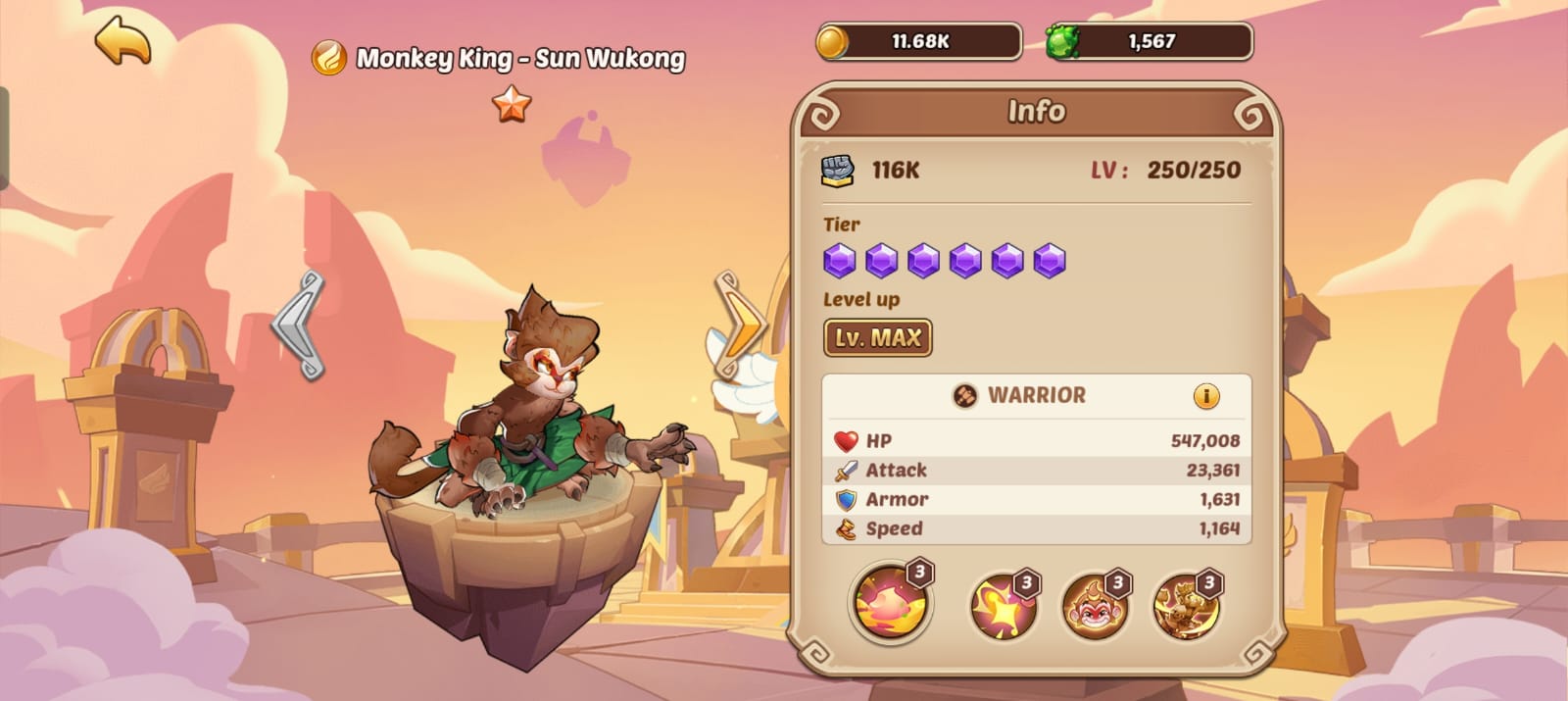Click the Lv. MAX level up button
Image resolution: width=1568 pixels, height=701 pixels.
(877, 338)
